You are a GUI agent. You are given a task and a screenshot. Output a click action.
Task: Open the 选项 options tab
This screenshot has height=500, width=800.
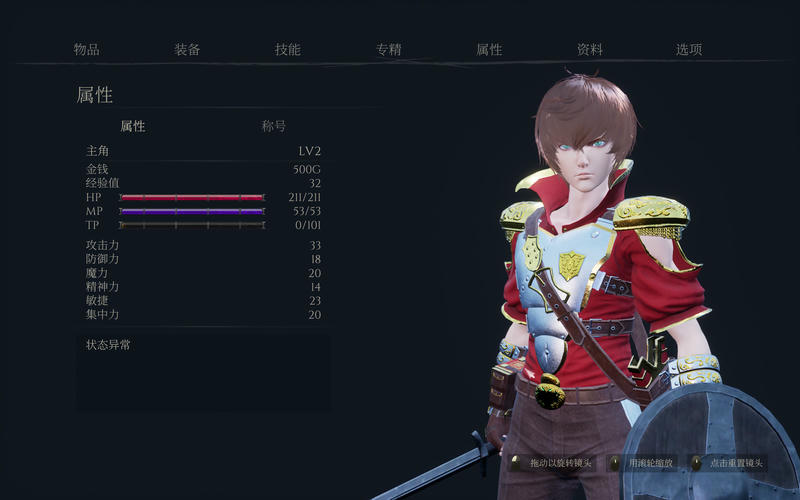[689, 49]
